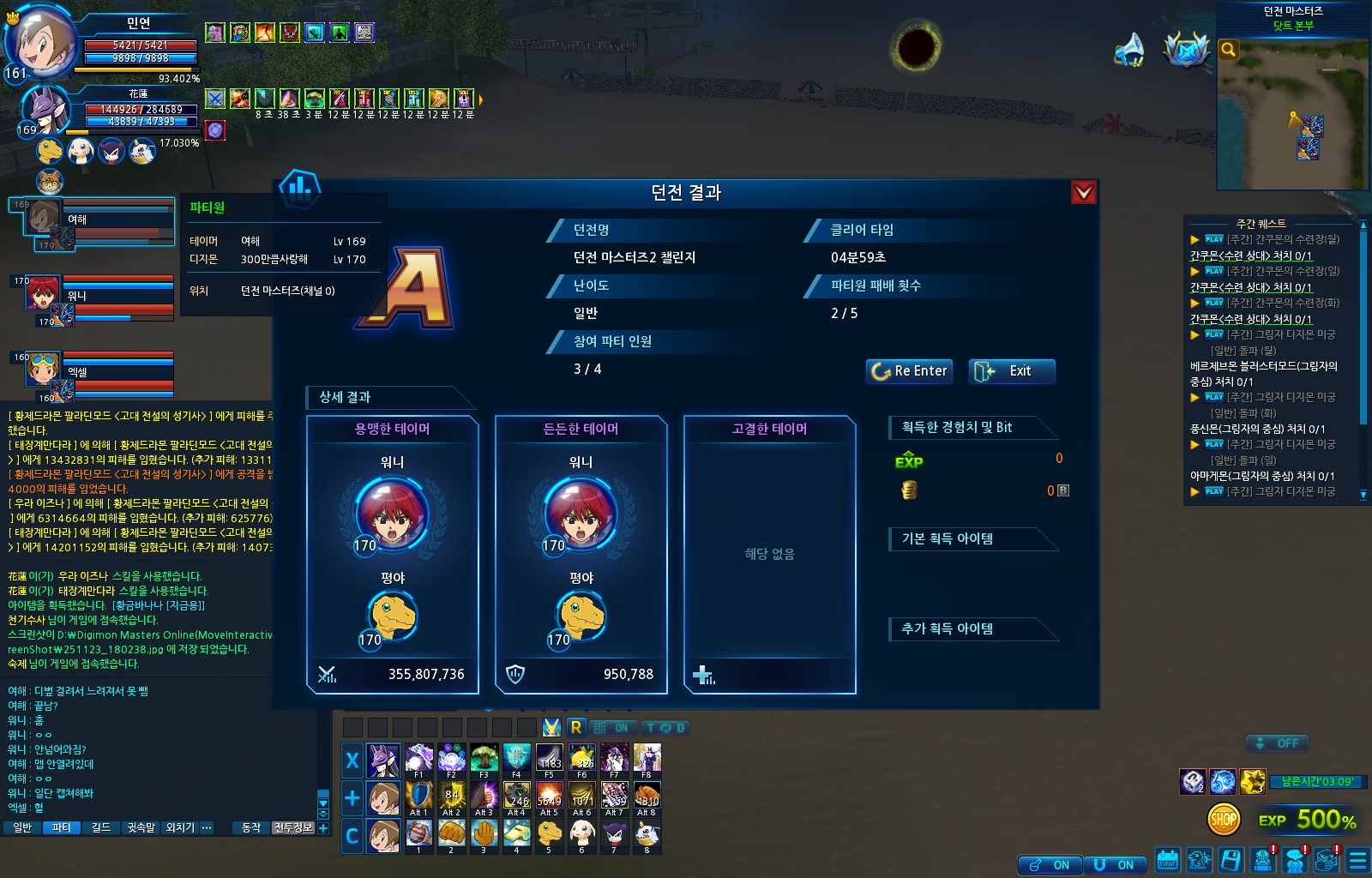This screenshot has height=878, width=1372.
Task: Close the dungeon results window
Action: click(1083, 192)
